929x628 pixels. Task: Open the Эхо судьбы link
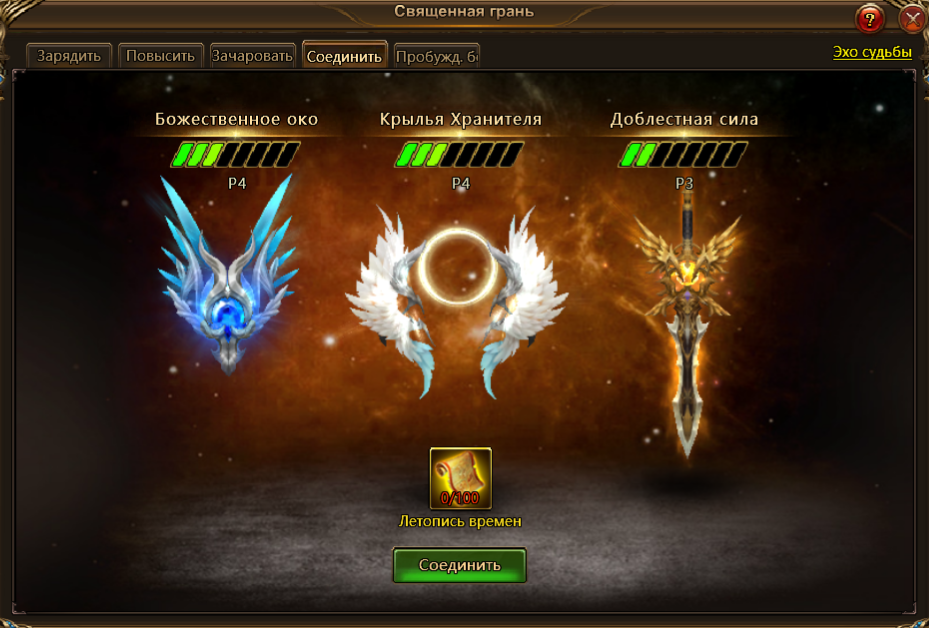click(872, 52)
